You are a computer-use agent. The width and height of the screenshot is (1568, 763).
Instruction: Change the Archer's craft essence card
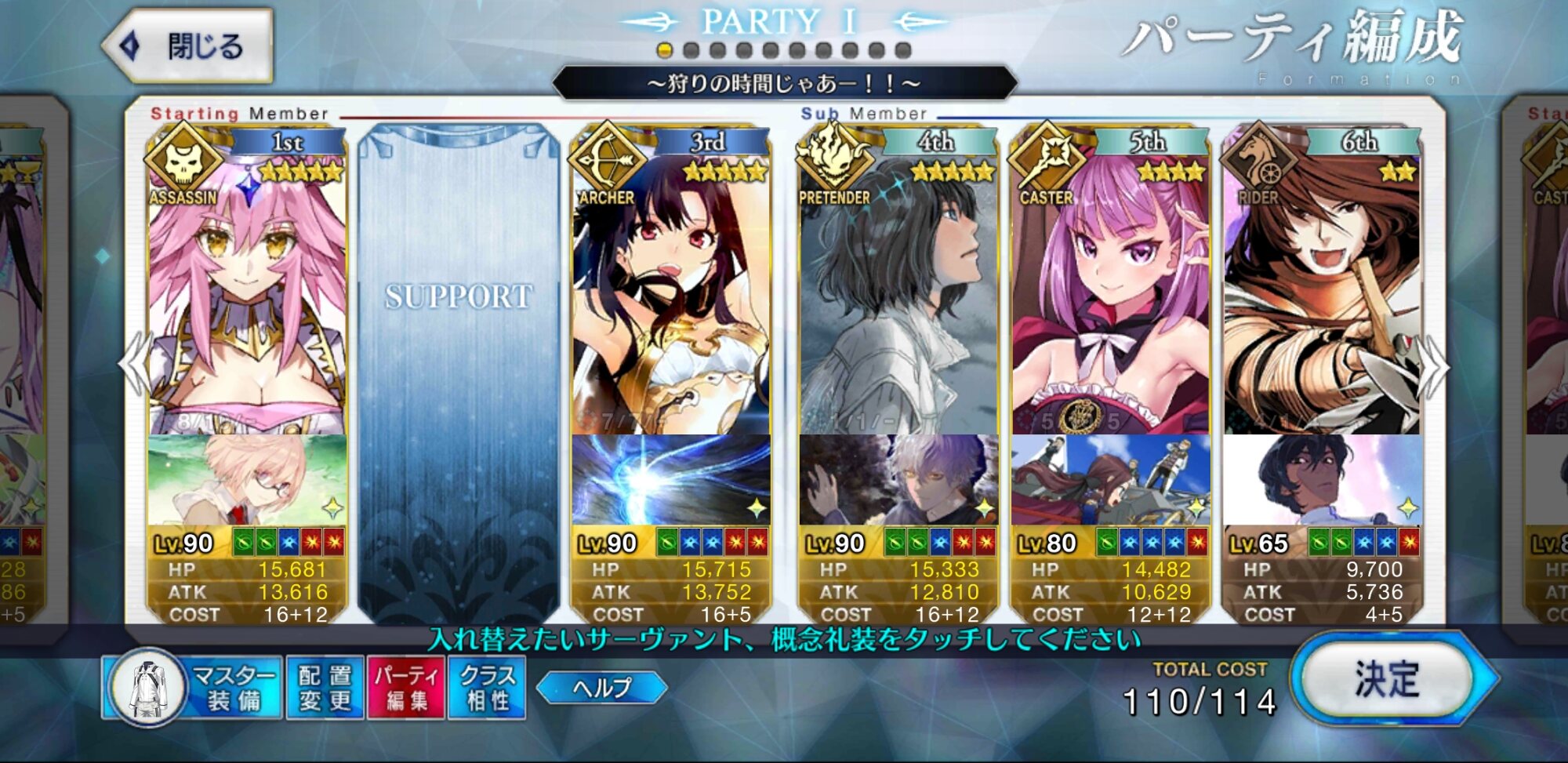click(x=671, y=480)
